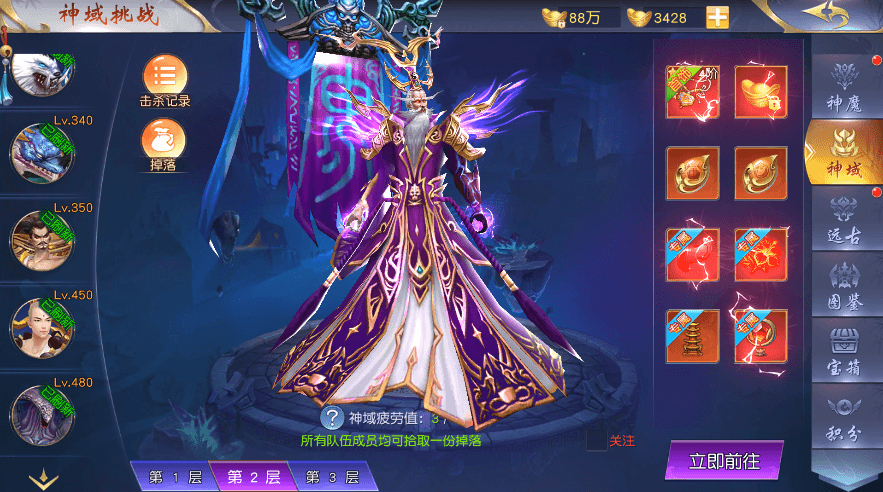Add gold with the plus button
883x492 pixels.
[x=717, y=17]
